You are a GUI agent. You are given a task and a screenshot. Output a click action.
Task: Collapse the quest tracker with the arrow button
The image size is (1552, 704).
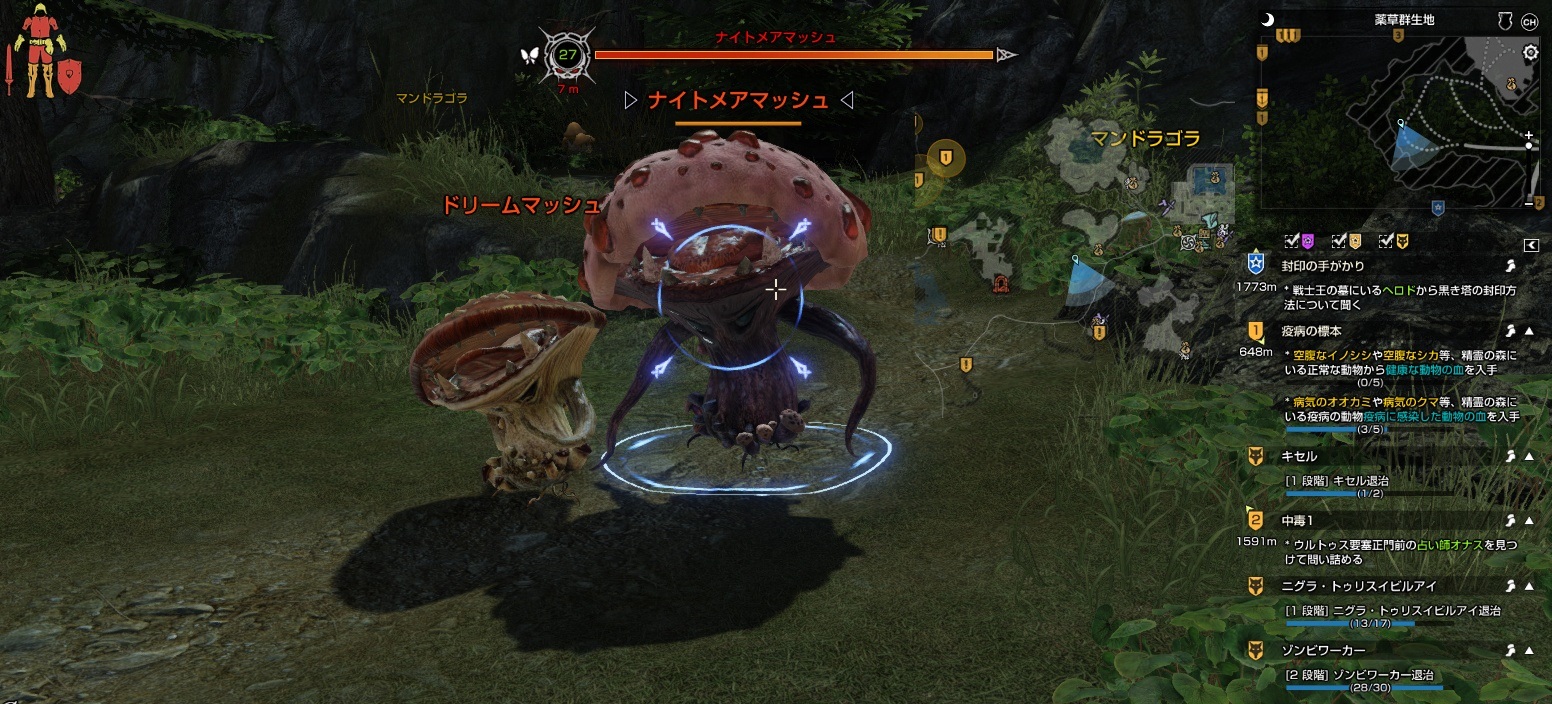(1530, 245)
